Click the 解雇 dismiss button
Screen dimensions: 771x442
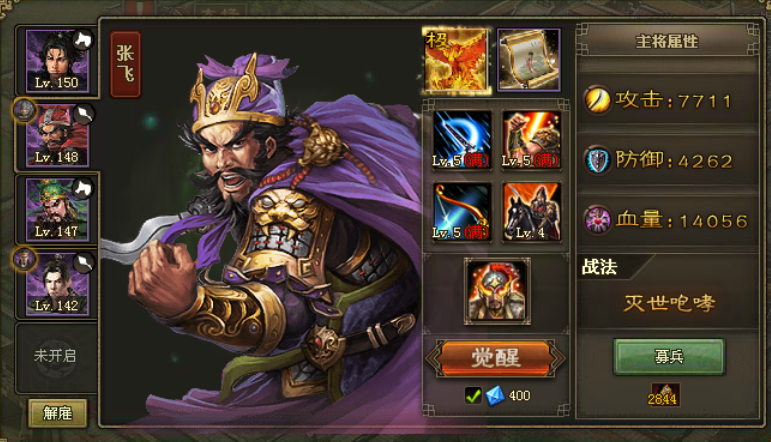pyautogui.click(x=57, y=412)
